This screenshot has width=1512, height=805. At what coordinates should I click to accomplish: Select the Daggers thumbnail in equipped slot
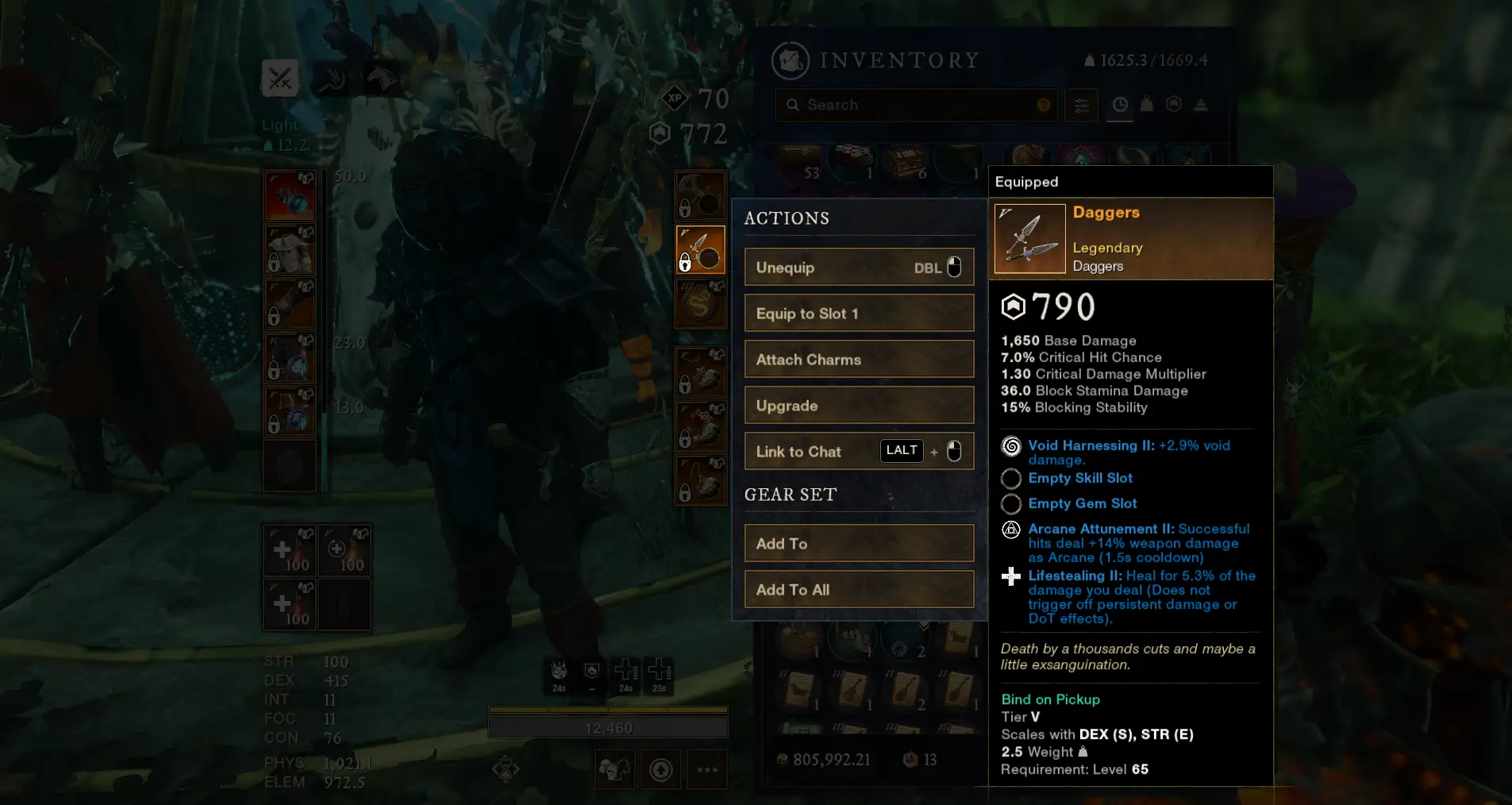click(x=1029, y=238)
